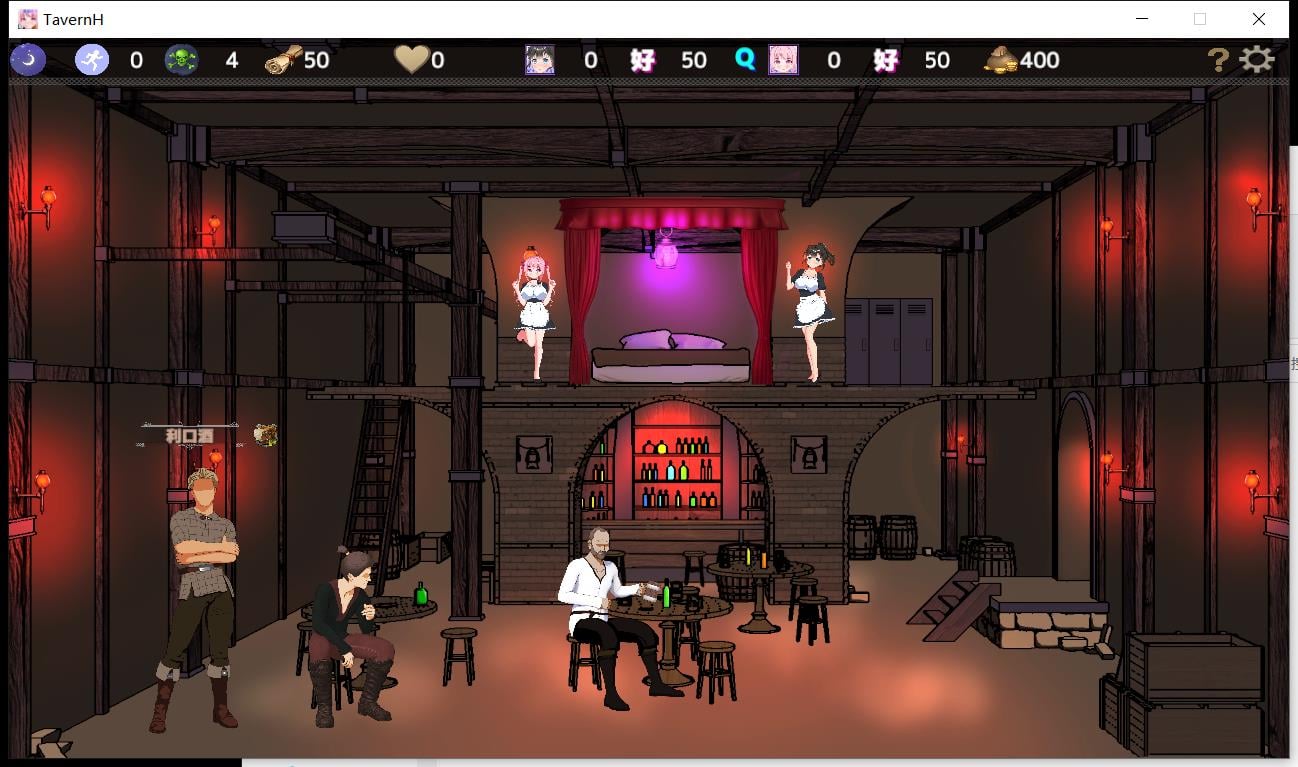Click the magnifying glass Q search icon
Image resolution: width=1298 pixels, height=767 pixels.
[742, 60]
